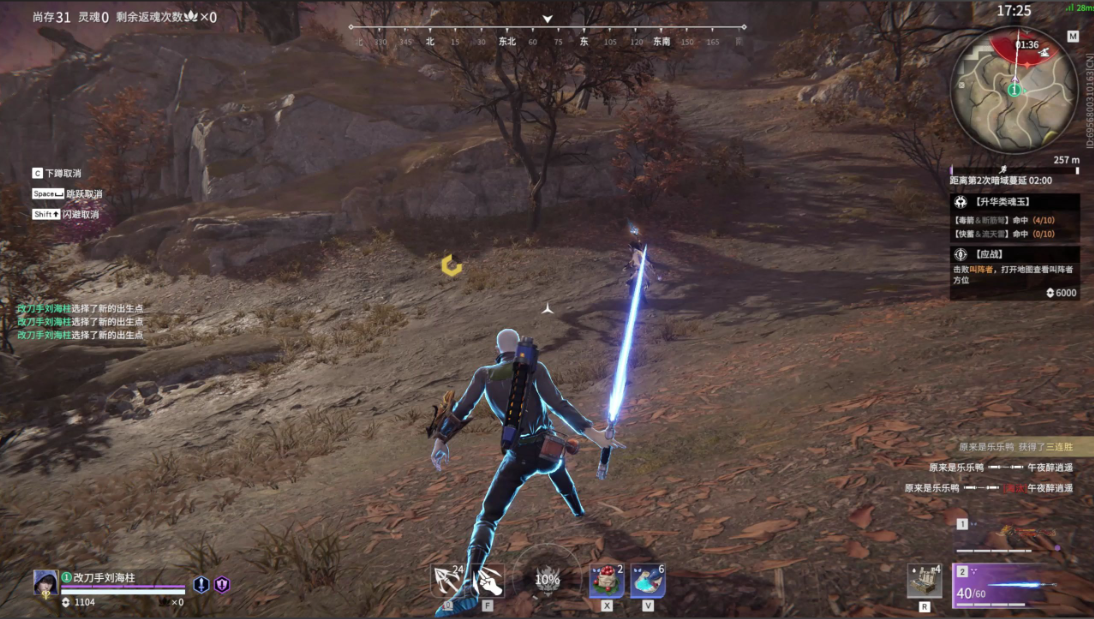Activate the hand skill icon
Screen dimensions: 1094x619
pyautogui.click(x=487, y=580)
